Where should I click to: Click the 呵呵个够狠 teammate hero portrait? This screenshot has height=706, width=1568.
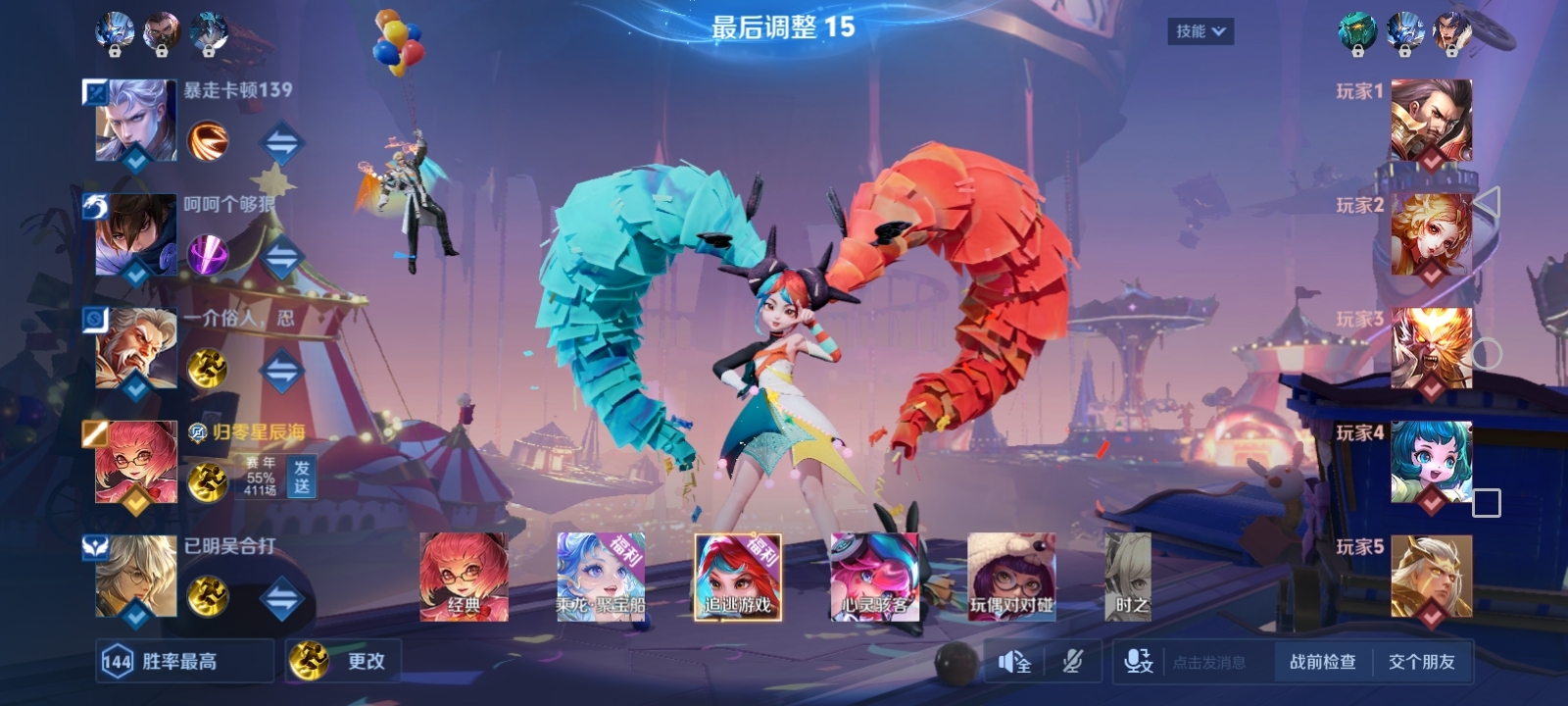[135, 234]
